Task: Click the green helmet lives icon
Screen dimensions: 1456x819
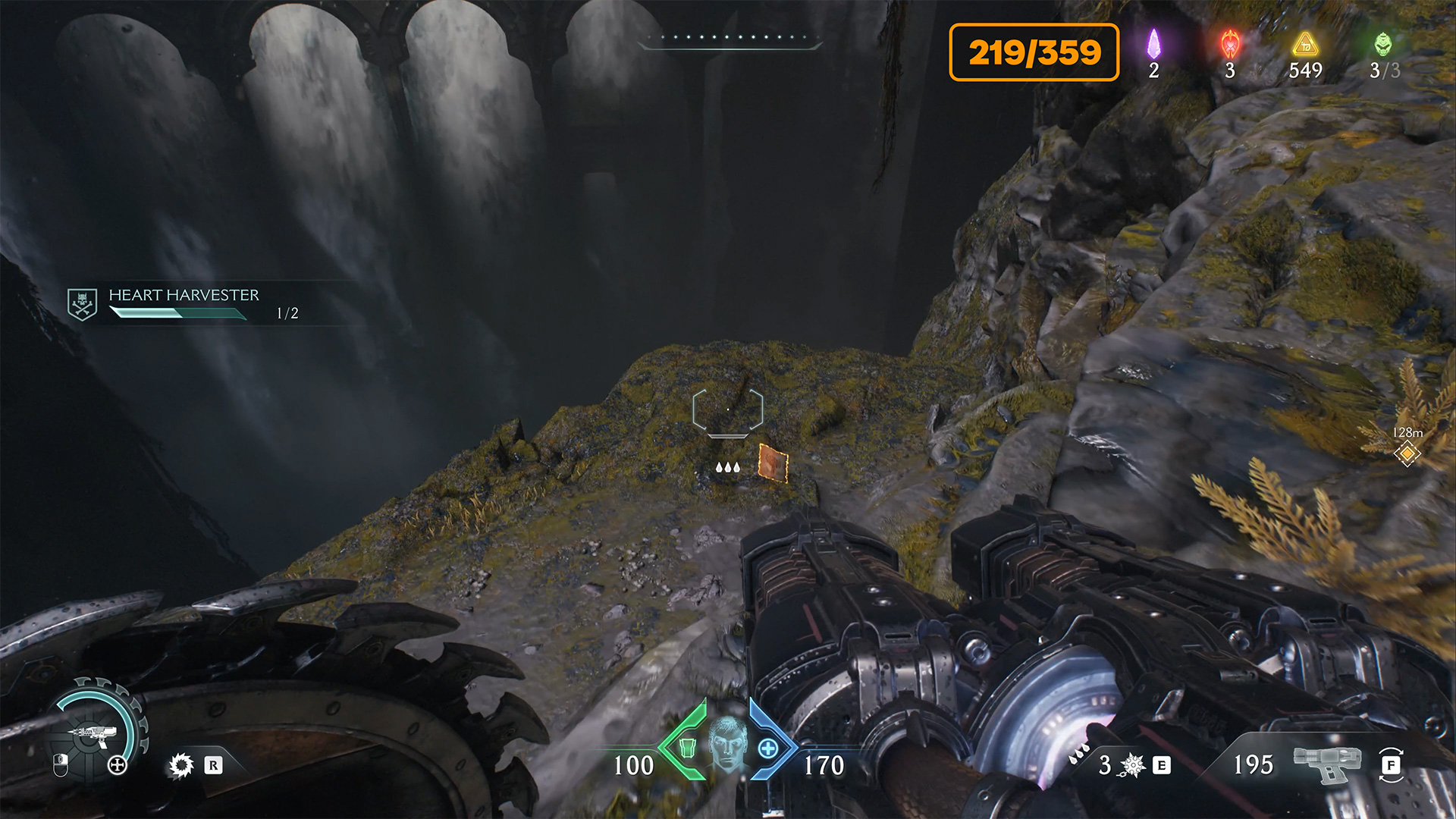Action: tap(1383, 44)
